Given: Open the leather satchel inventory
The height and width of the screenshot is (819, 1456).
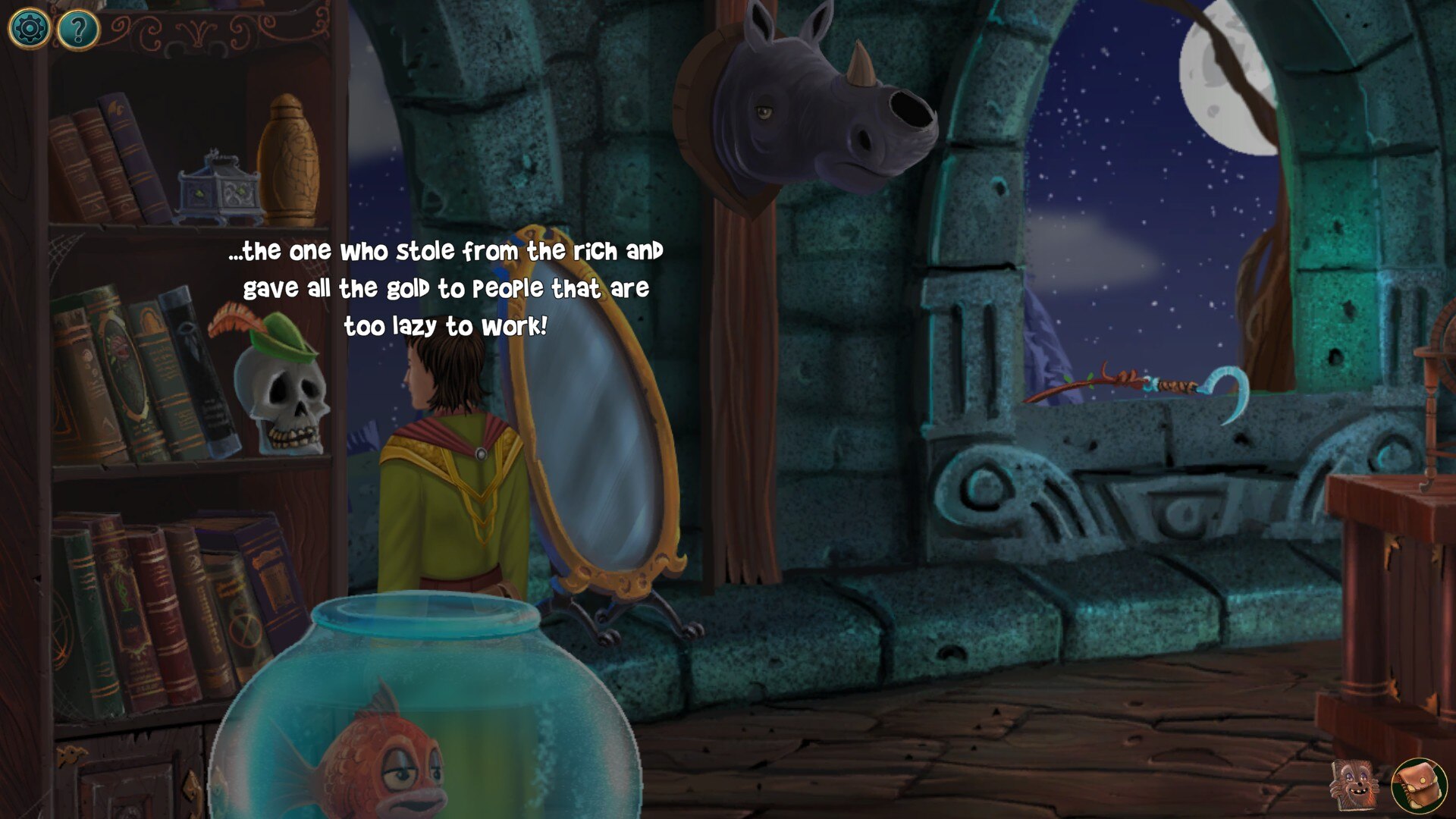Looking at the screenshot, I should point(1419,786).
